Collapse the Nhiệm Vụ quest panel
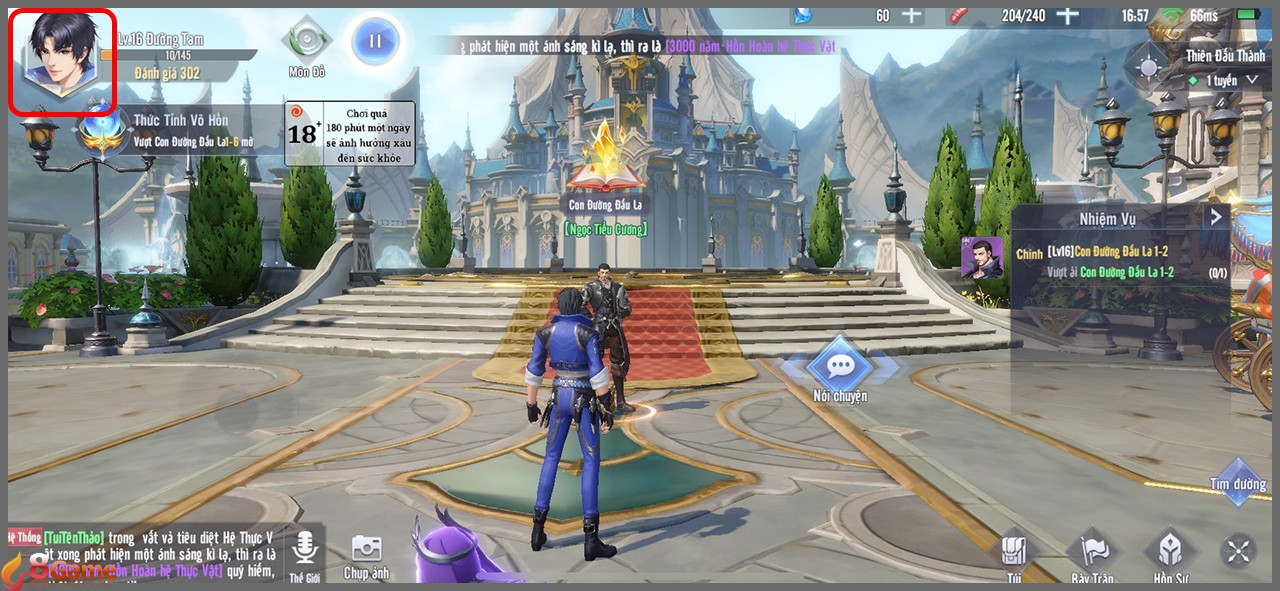Image resolution: width=1280 pixels, height=591 pixels. coord(1216,217)
